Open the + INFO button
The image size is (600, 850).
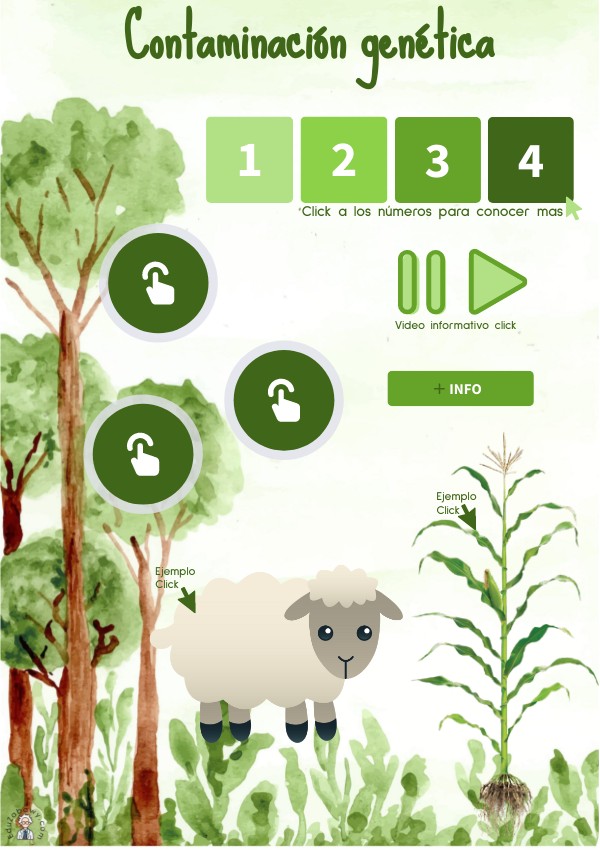click(460, 389)
